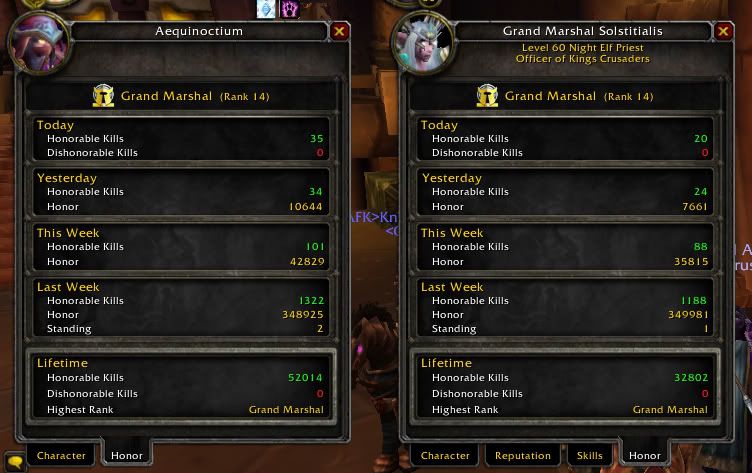The image size is (752, 473).
Task: Switch to Character tab in Aequinoctium's window
Action: point(61,455)
